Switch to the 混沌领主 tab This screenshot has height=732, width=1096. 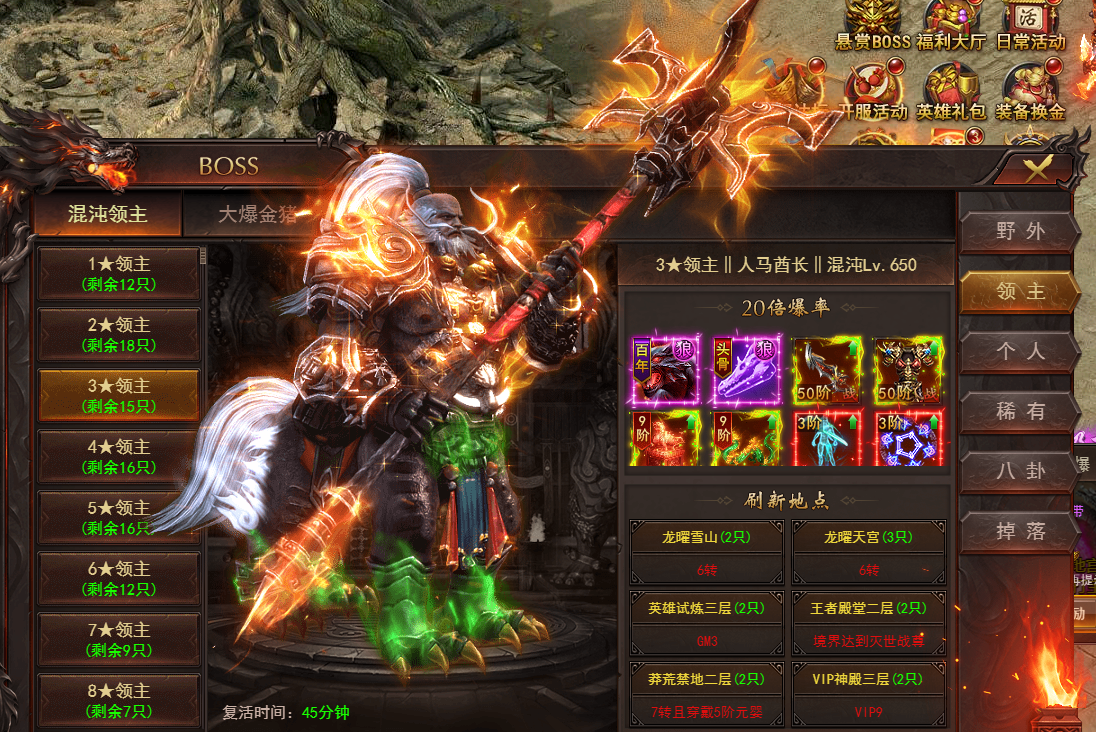[x=107, y=214]
